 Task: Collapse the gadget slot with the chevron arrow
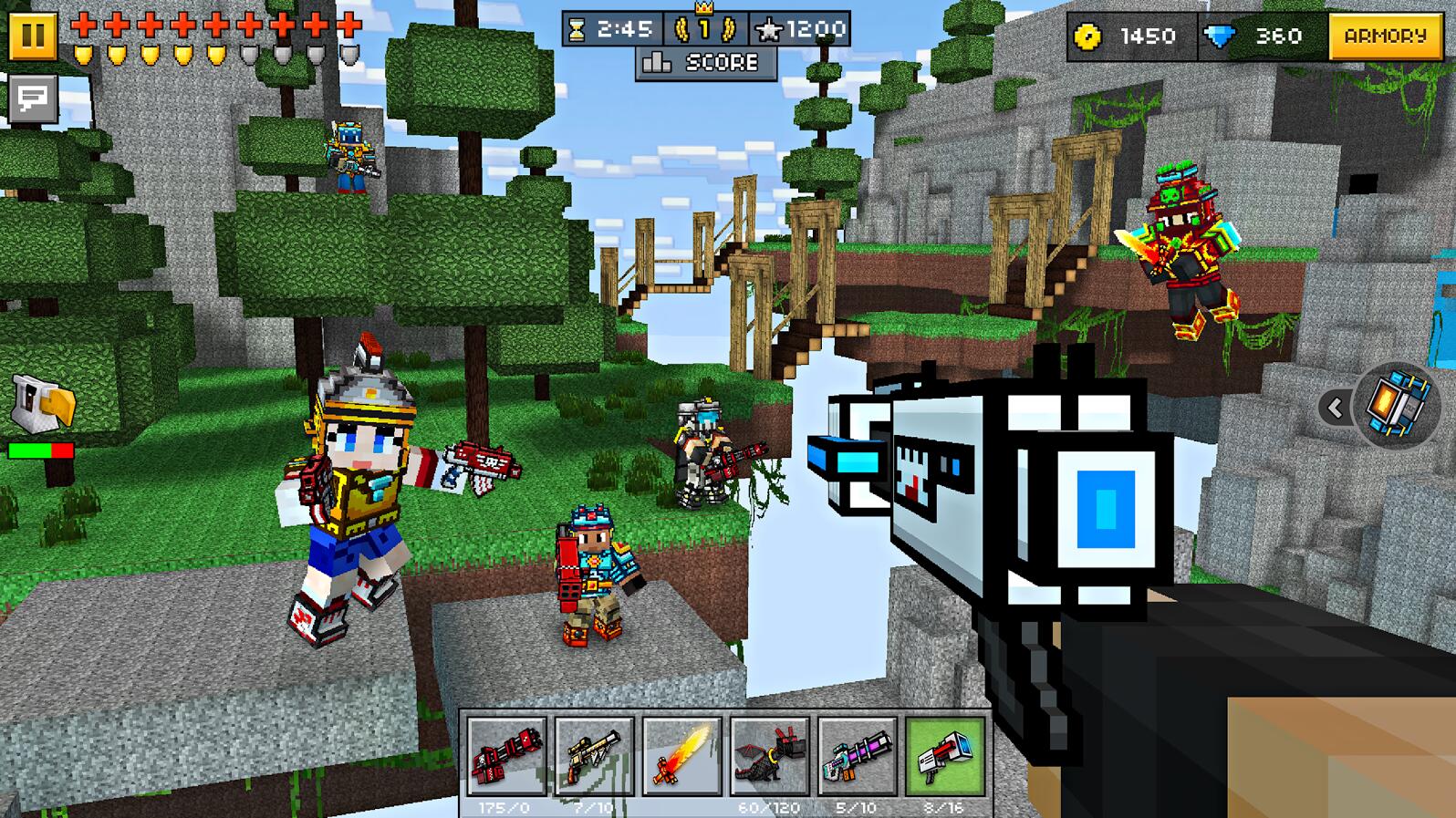pyautogui.click(x=1337, y=408)
